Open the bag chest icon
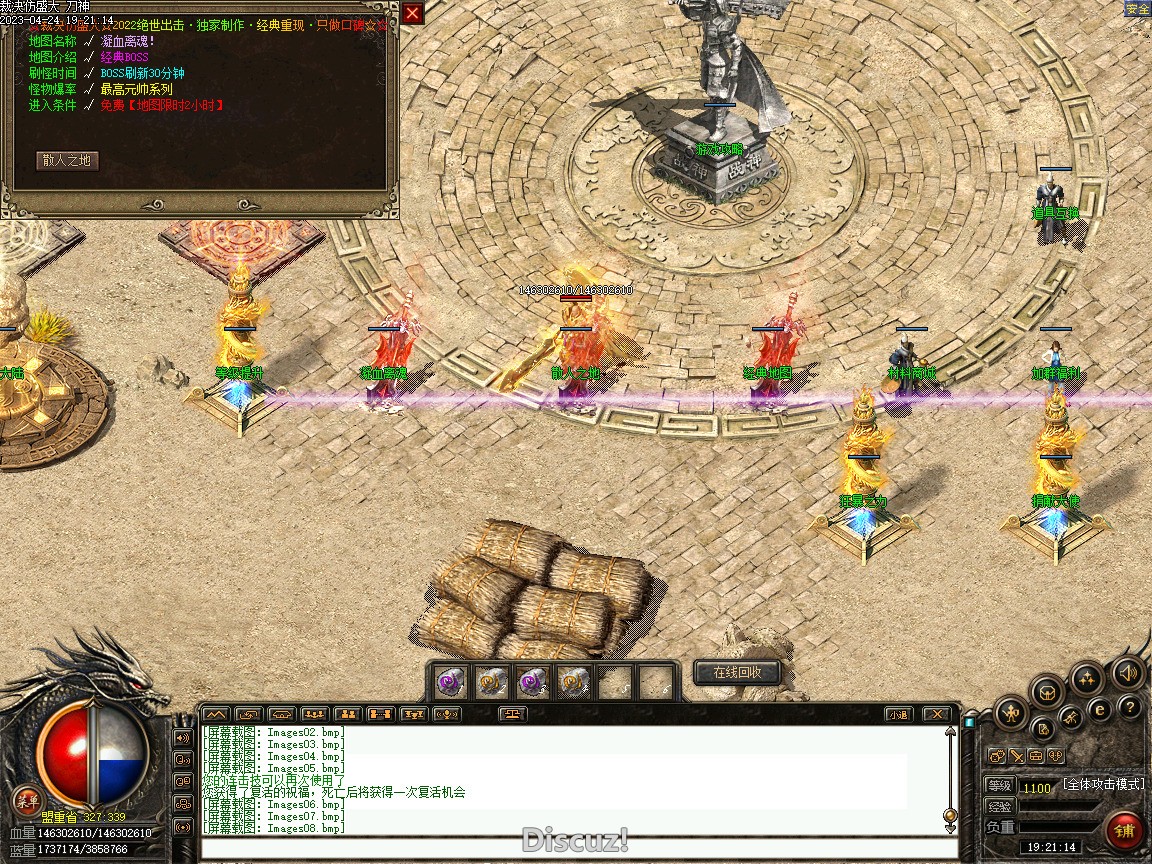1152x864 pixels. click(1047, 691)
